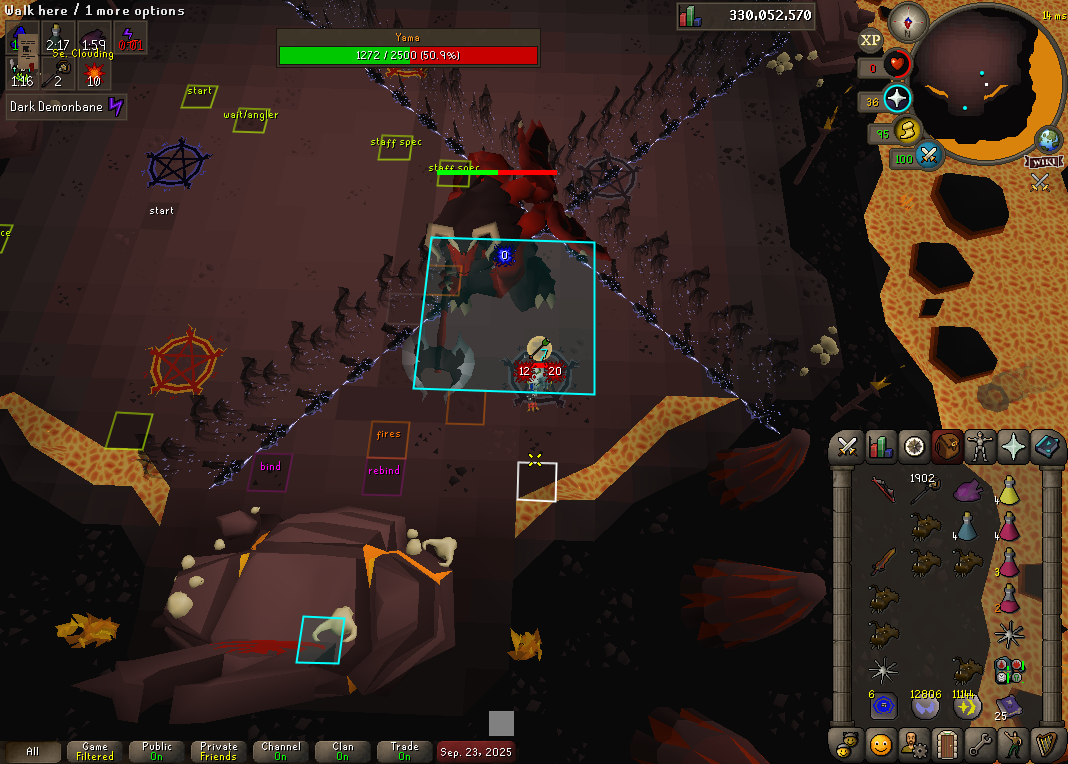Viewport: 1068px width, 764px height.
Task: Select the Game chat filter tab
Action: coord(95,751)
